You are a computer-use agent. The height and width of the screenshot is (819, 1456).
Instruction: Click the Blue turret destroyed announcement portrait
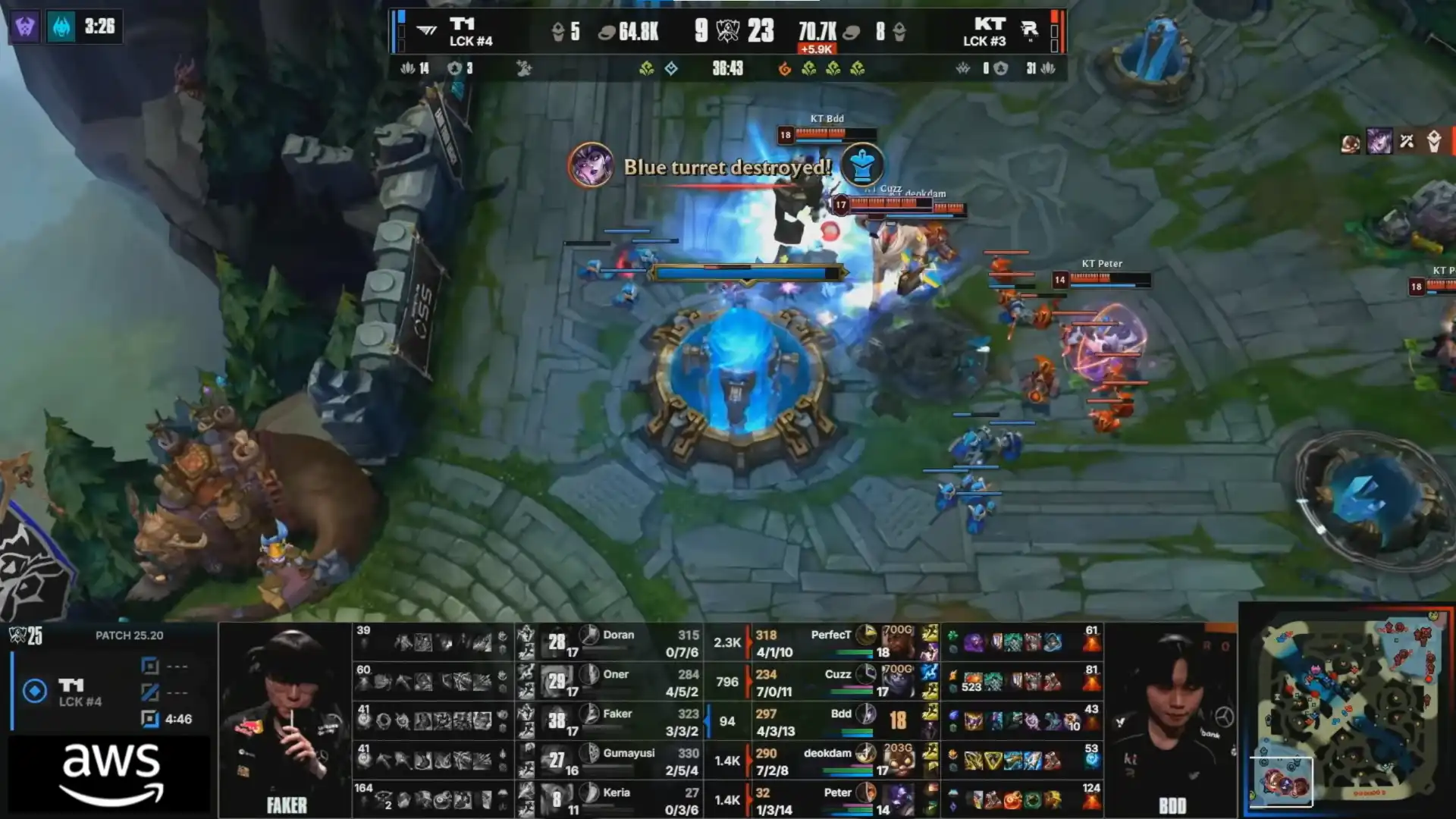click(591, 165)
